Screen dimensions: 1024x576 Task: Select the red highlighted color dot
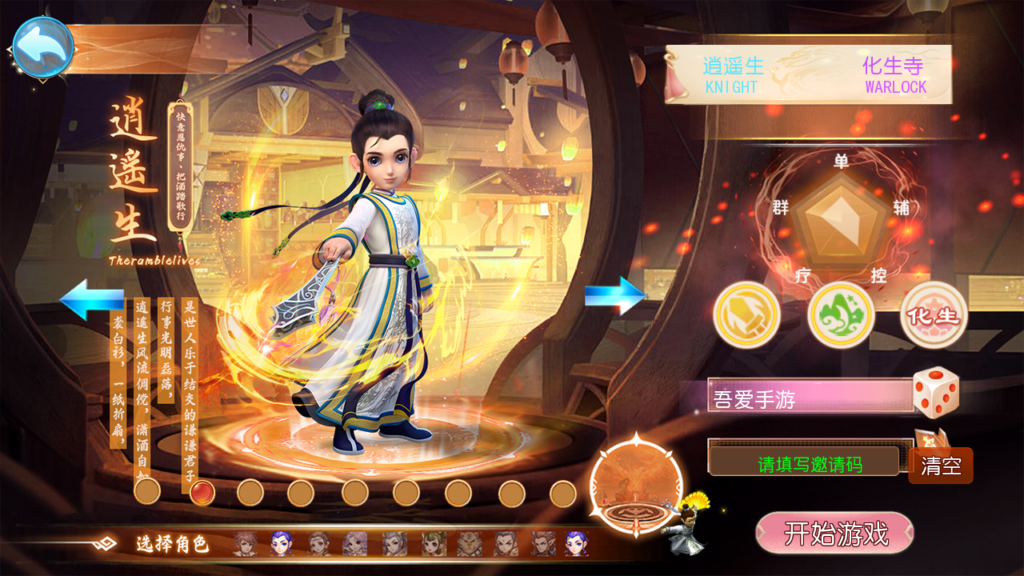(202, 492)
